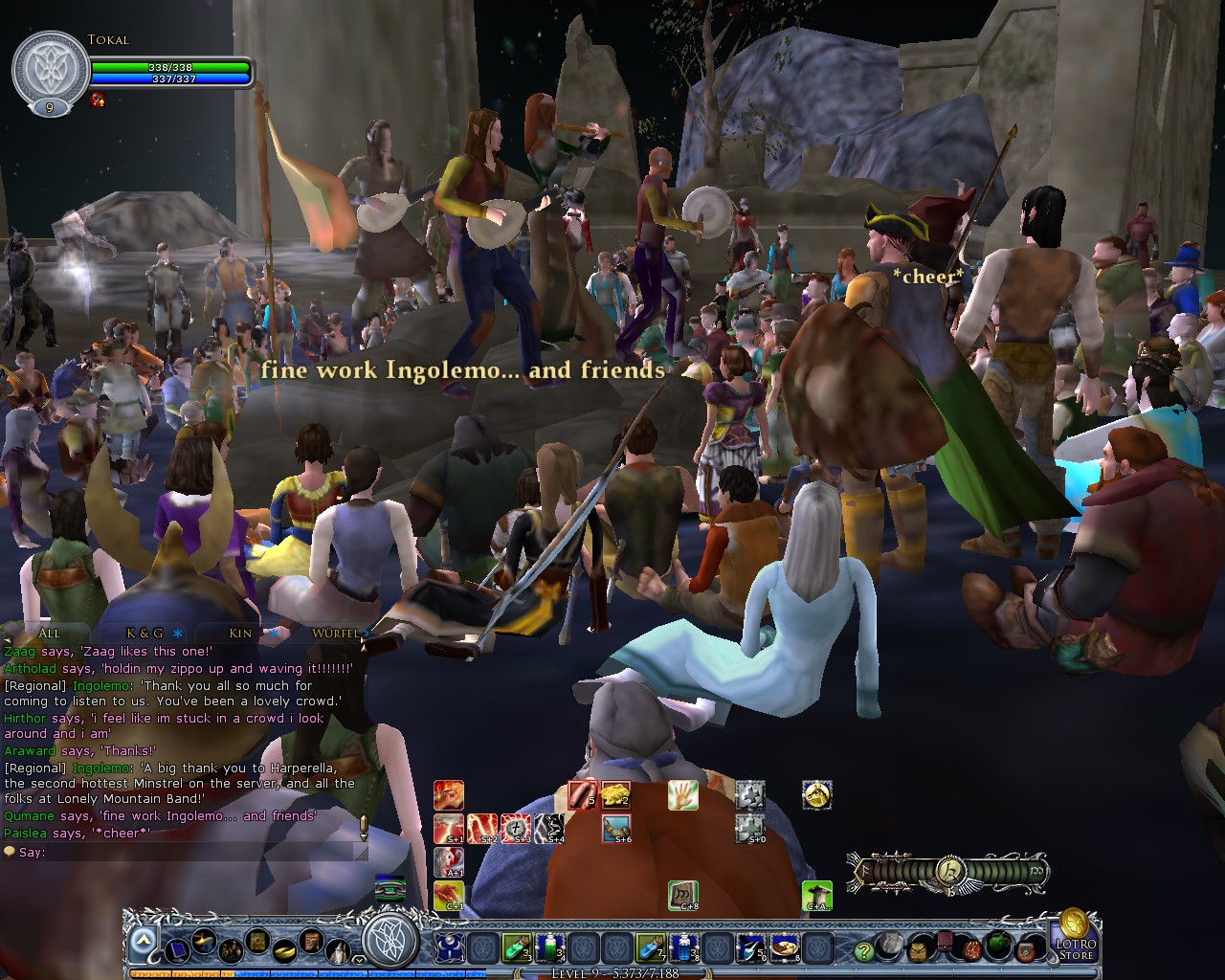
Task: Click the Say chat input field
Action: click(191, 852)
